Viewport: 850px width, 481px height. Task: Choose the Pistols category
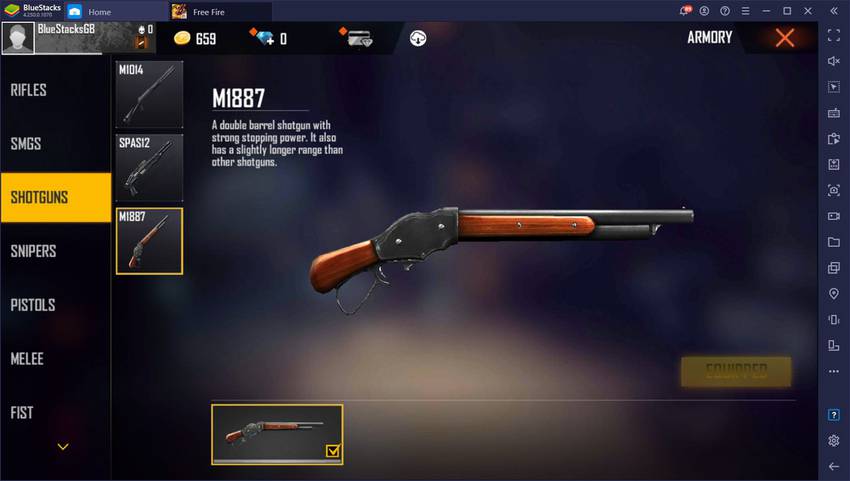33,305
